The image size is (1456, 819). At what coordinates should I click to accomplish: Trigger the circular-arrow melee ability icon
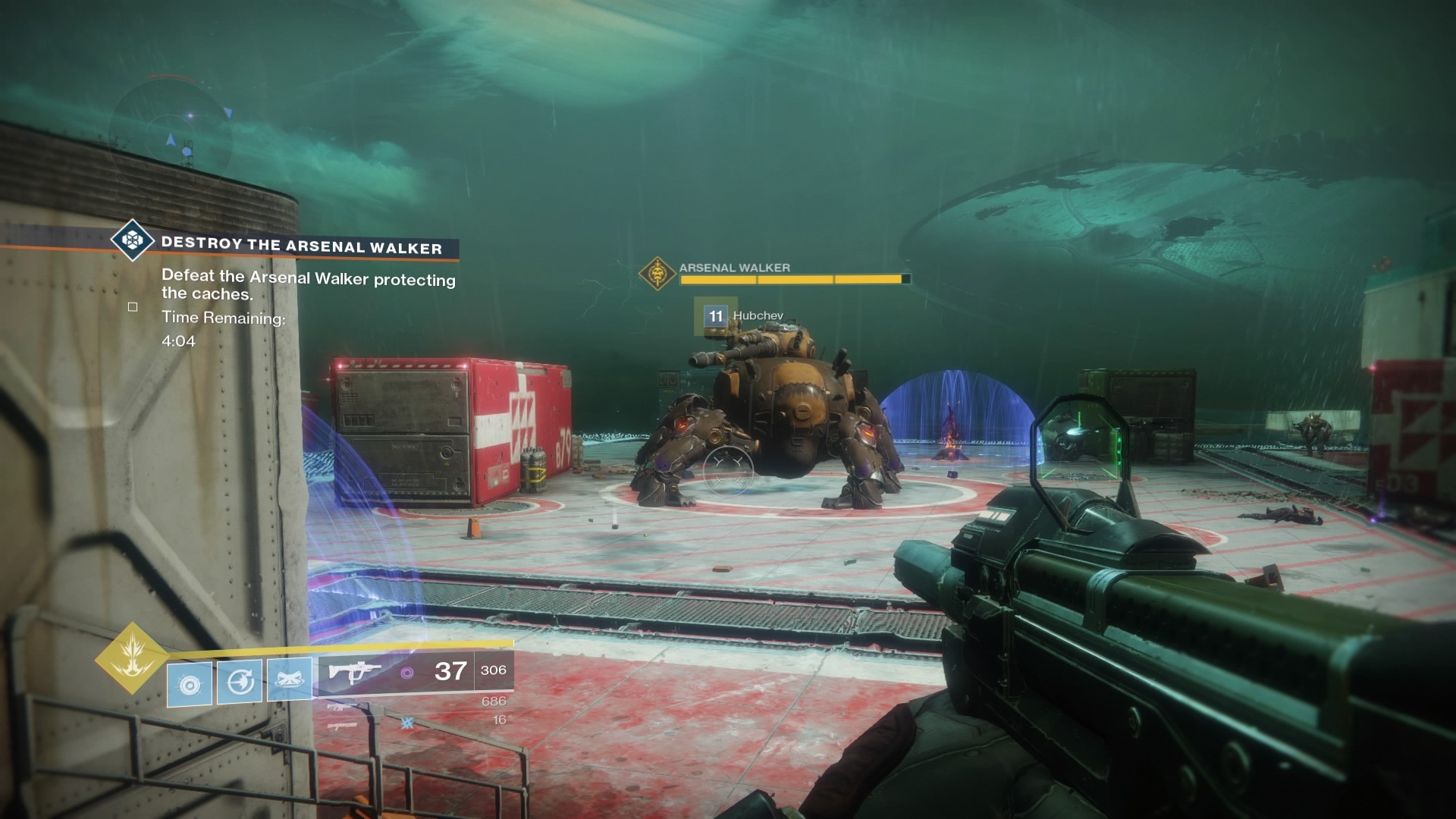point(240,682)
